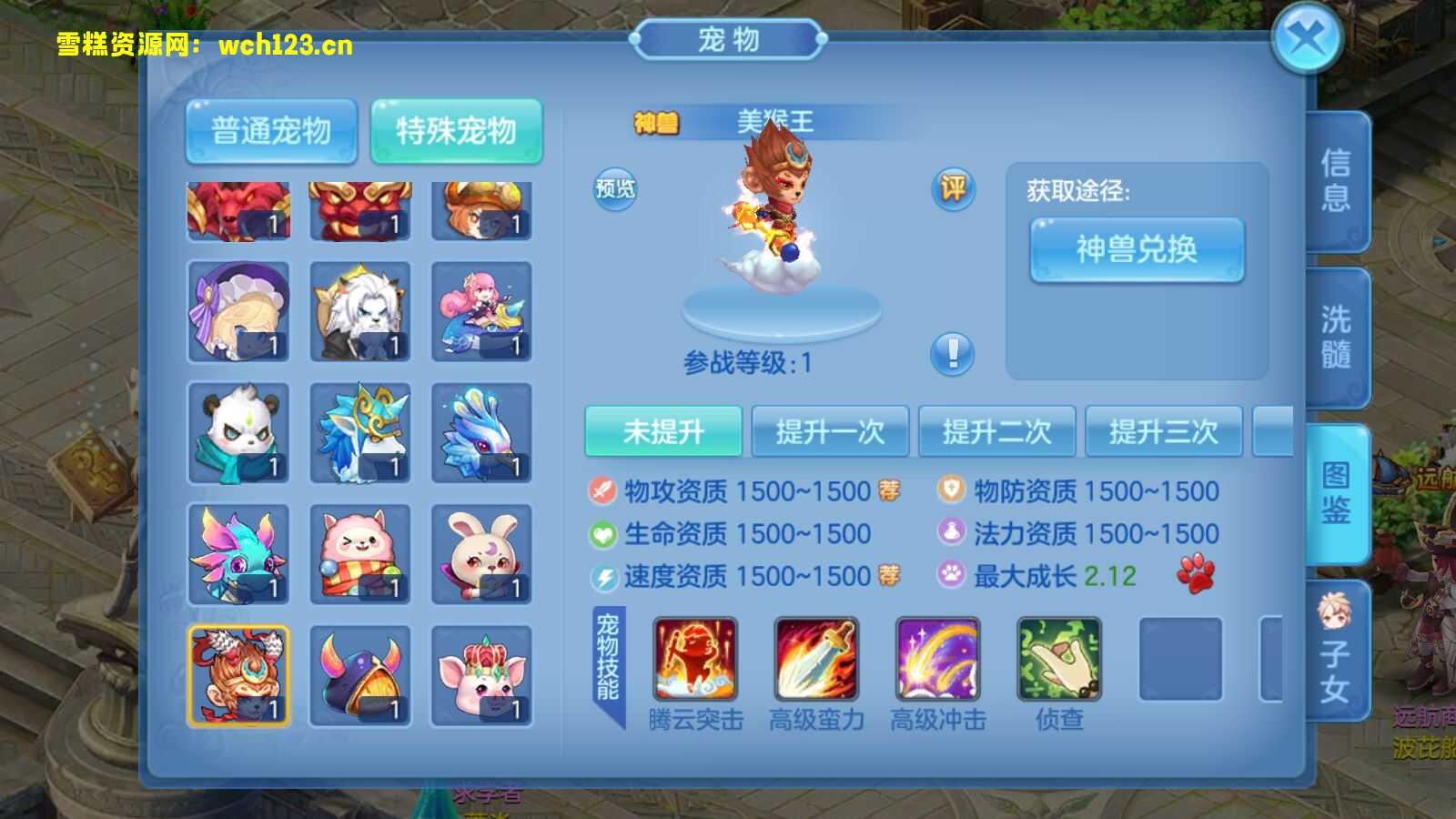Select the panda pet thumbnail
1456x819 pixels.
coord(238,432)
